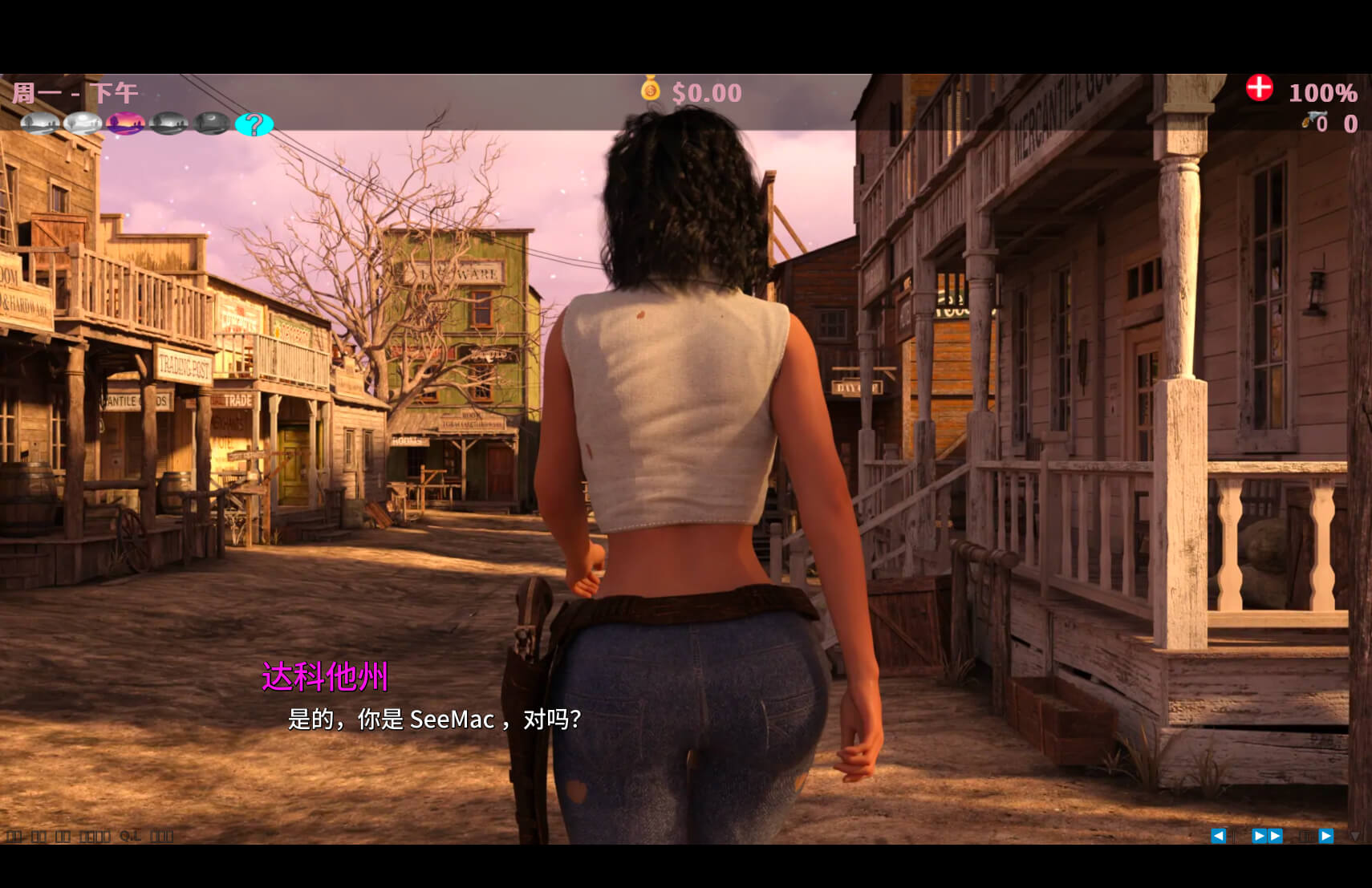Open the cyan question mark help icon

254,124
